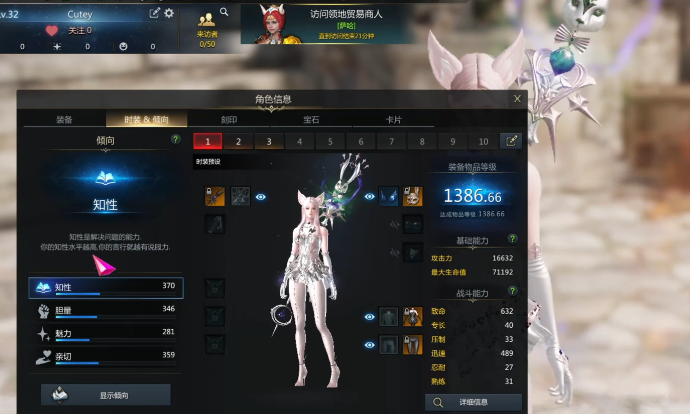
Task: Click the 显示倾向 button
Action: (x=106, y=395)
